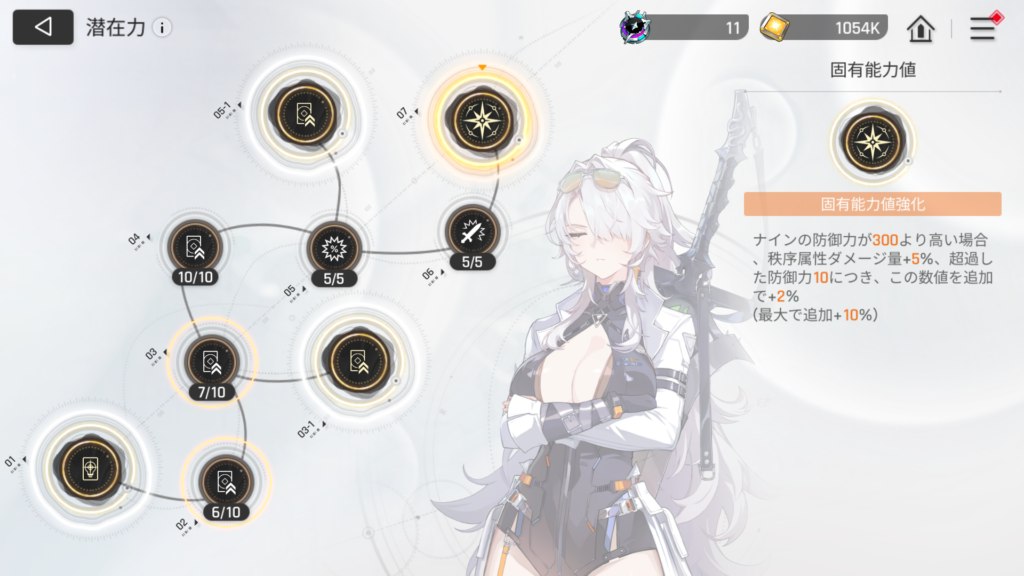
Task: Go back using the arrow button
Action: [43, 27]
